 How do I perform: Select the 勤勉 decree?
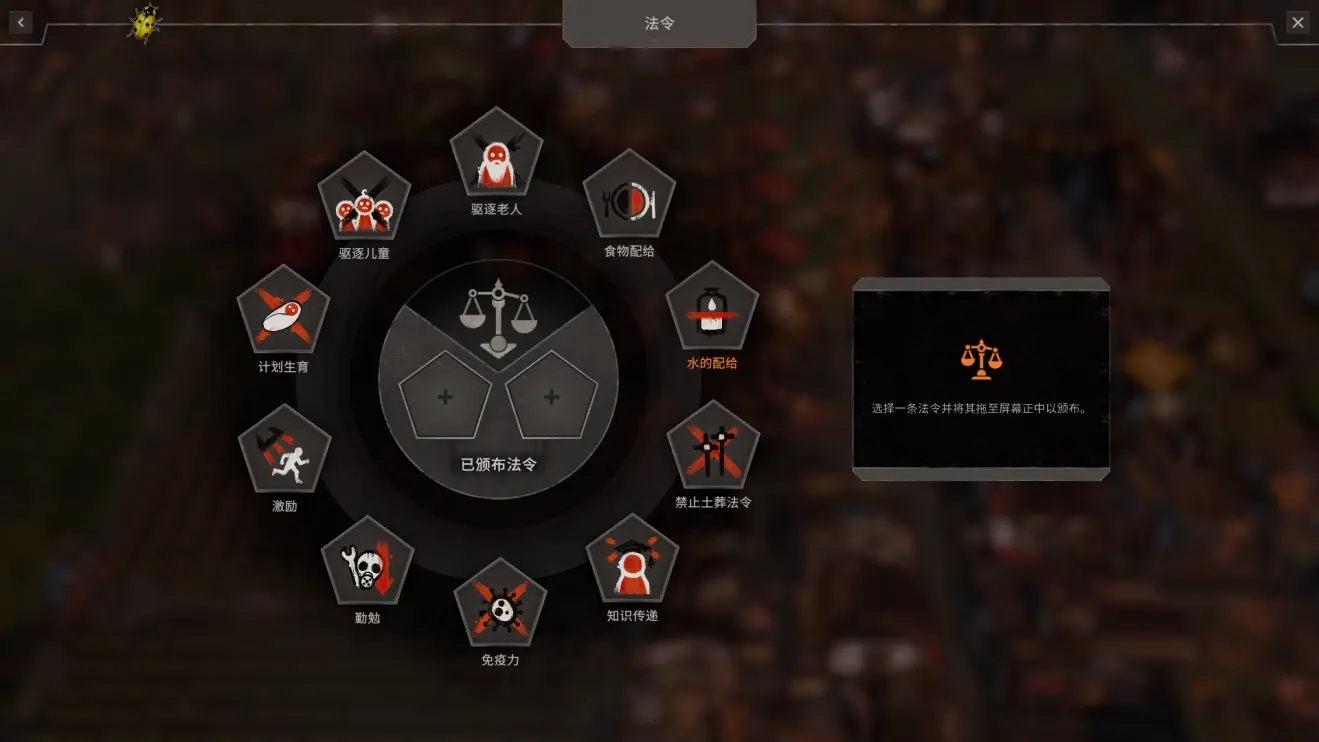point(367,562)
